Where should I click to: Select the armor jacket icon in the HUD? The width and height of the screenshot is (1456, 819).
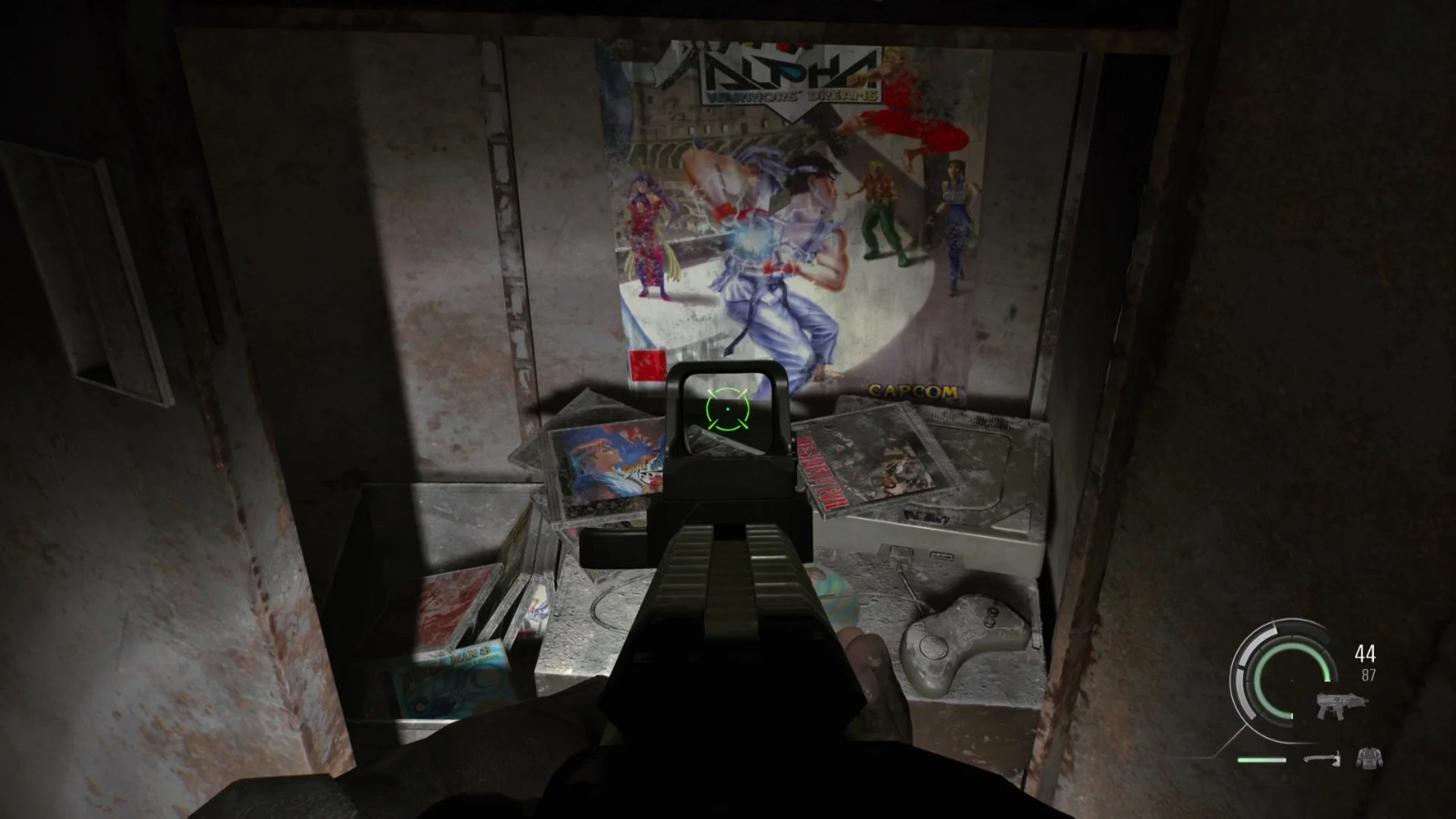click(x=1370, y=758)
